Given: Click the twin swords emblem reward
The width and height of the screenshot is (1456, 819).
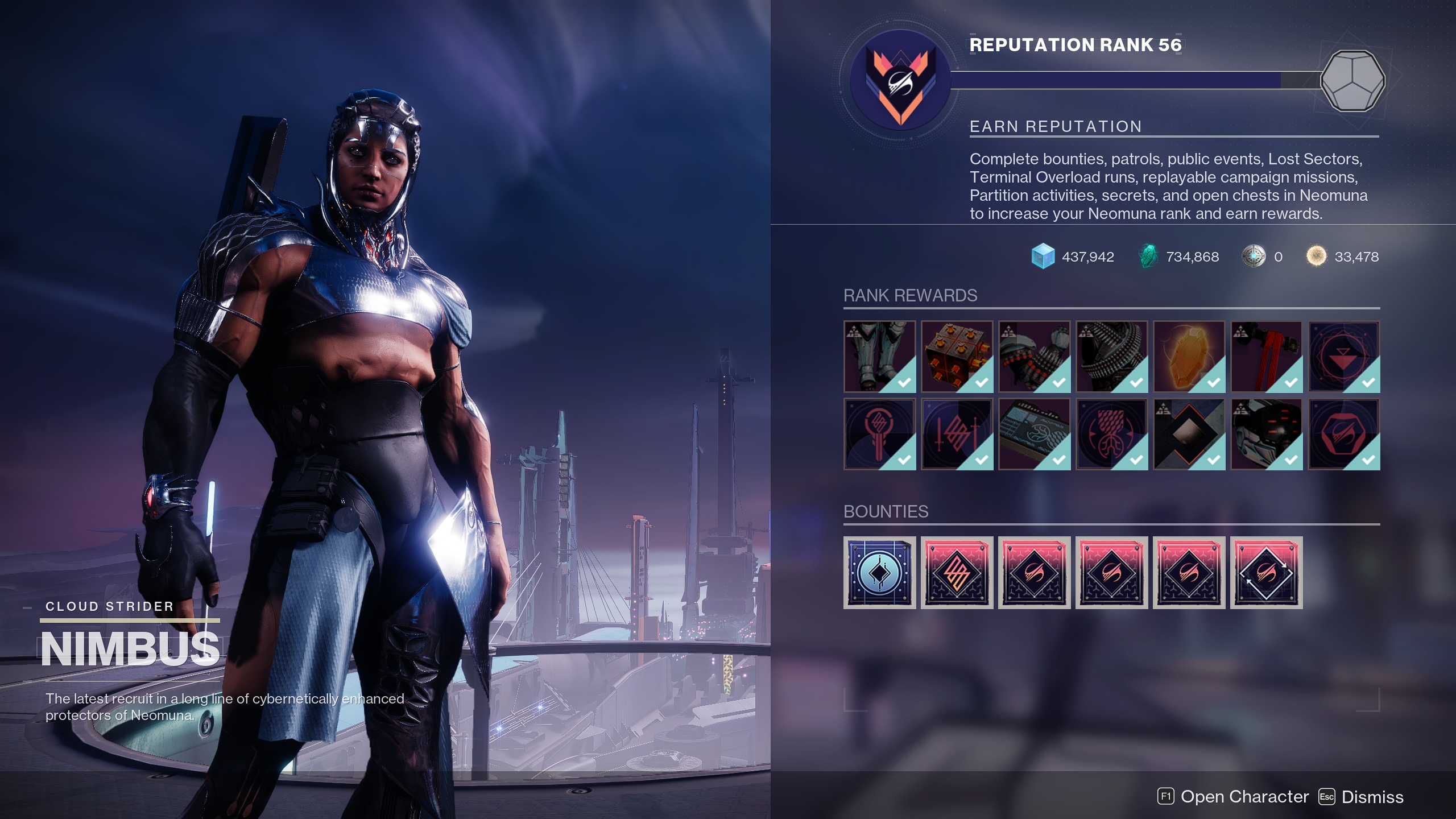Looking at the screenshot, I should click(x=957, y=434).
